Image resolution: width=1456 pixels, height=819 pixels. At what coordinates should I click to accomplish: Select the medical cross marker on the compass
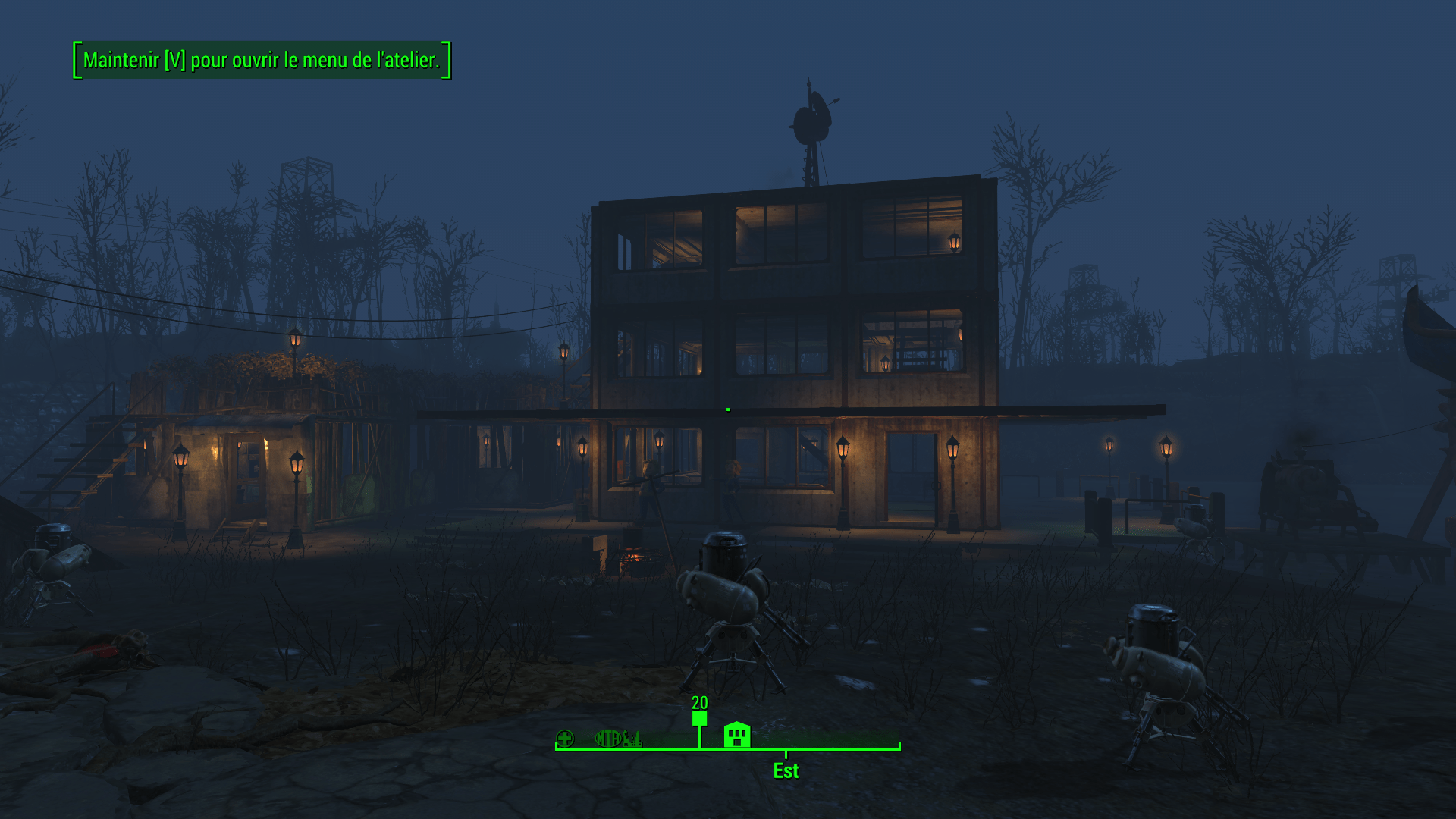pos(565,738)
